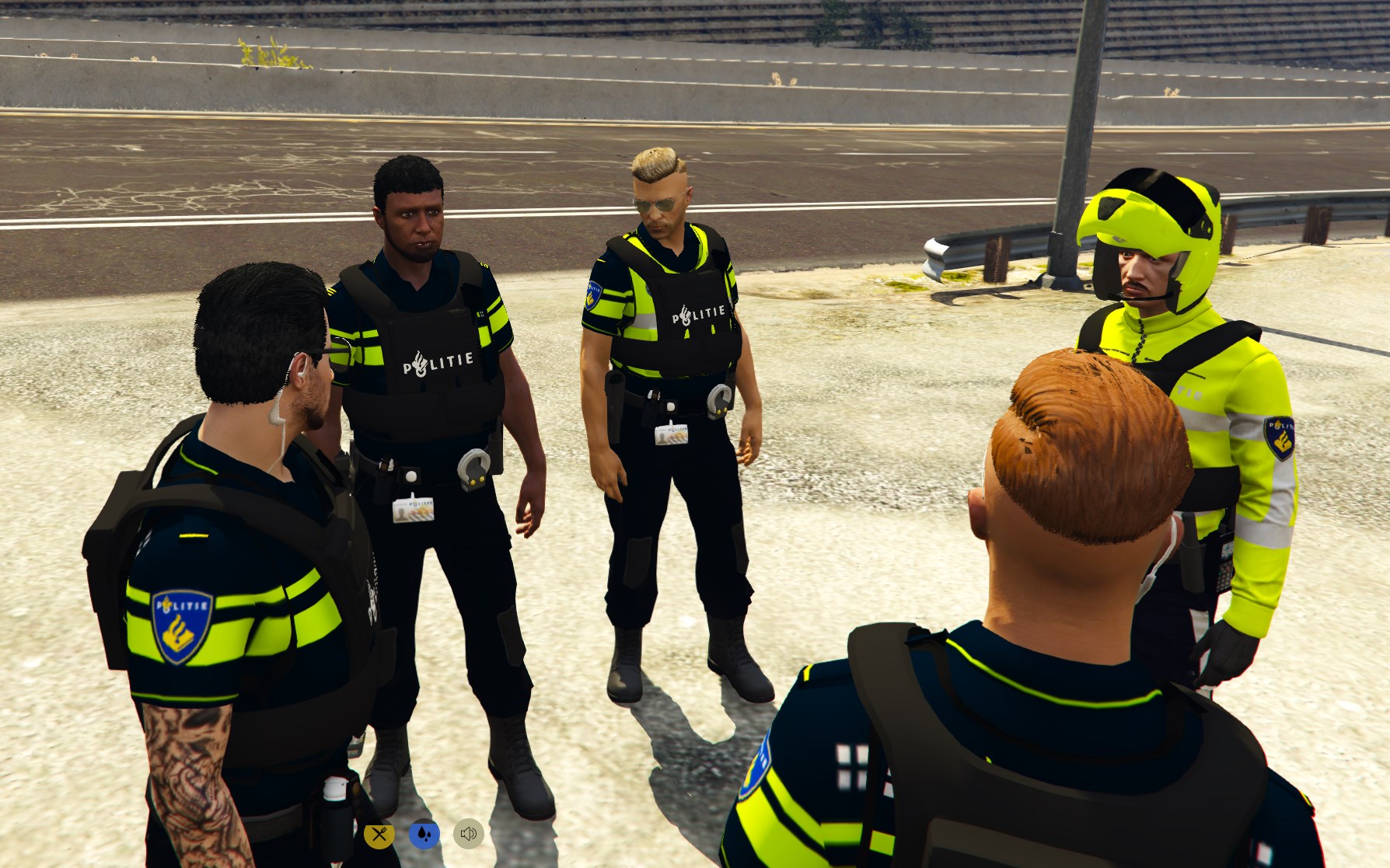The height and width of the screenshot is (868, 1390).
Task: Toggle the gray voice speaker icon
Action: 468,834
